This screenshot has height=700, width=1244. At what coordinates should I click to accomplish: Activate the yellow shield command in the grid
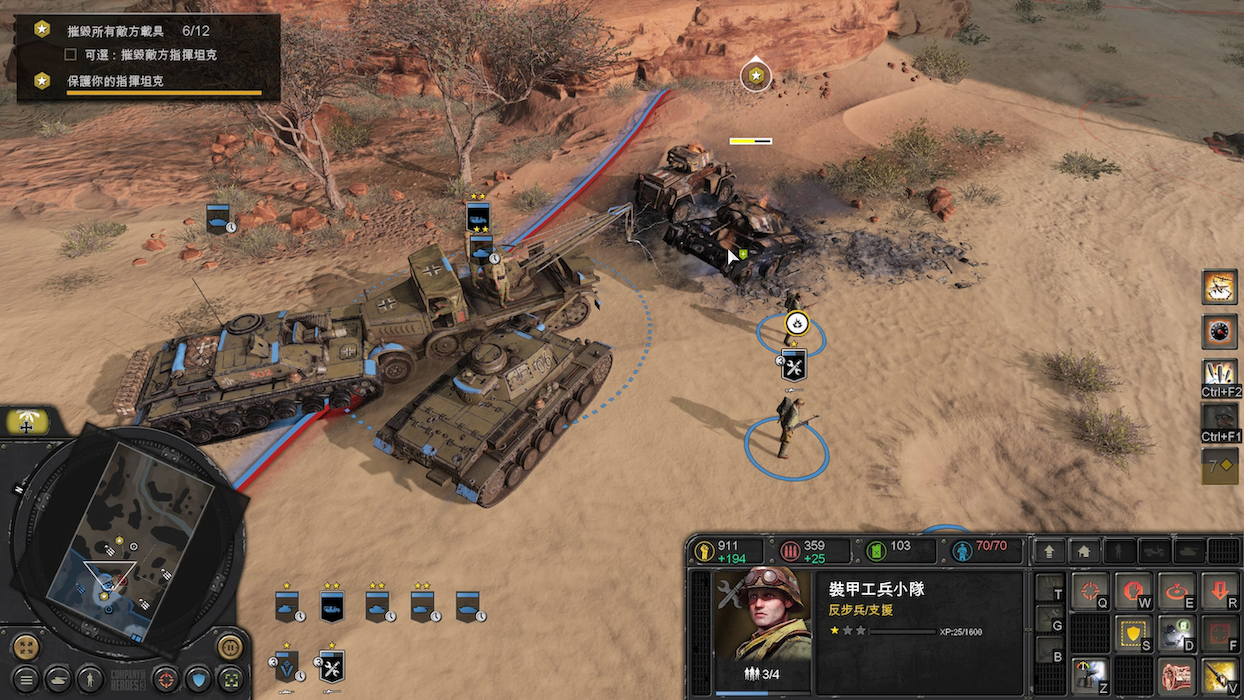(x=1133, y=634)
